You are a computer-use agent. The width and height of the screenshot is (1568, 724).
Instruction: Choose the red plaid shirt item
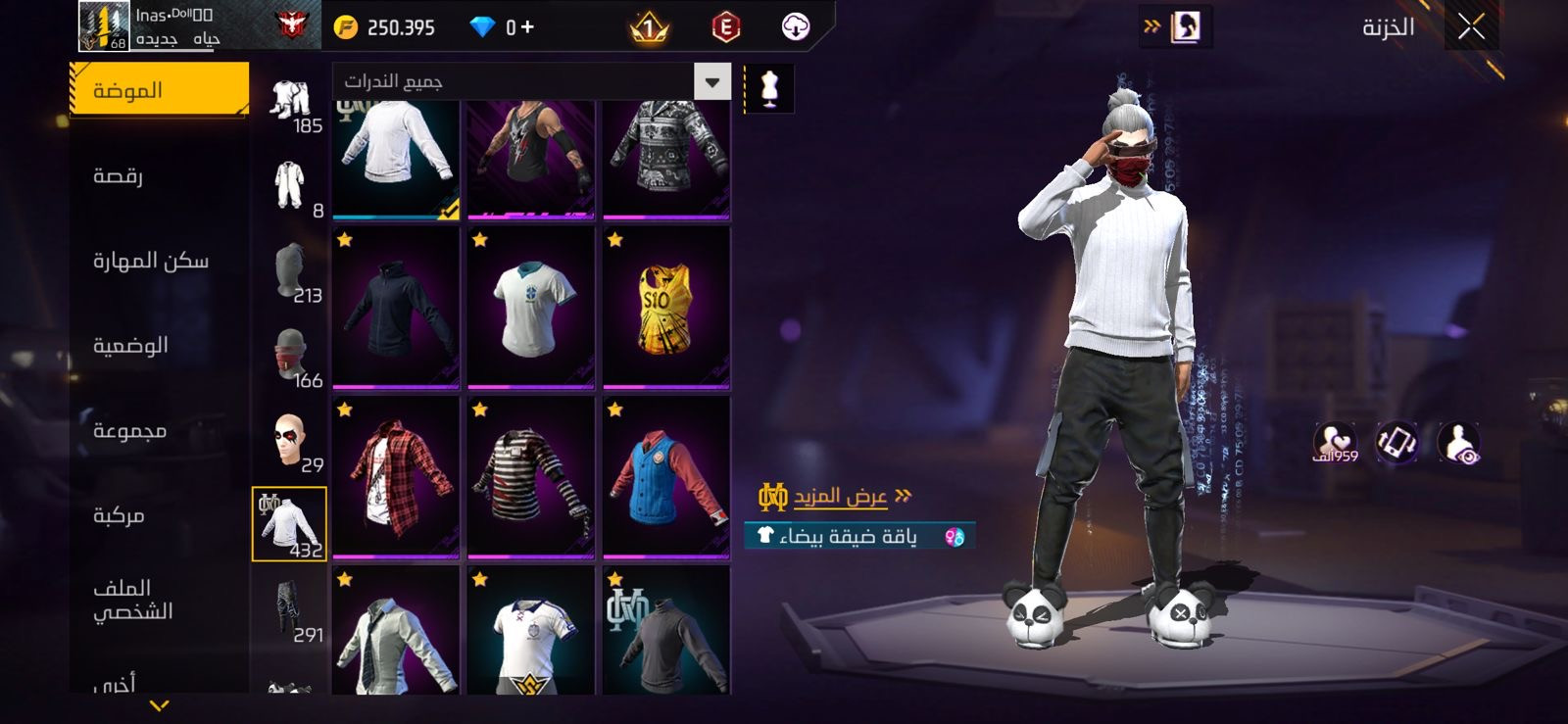pyautogui.click(x=396, y=476)
